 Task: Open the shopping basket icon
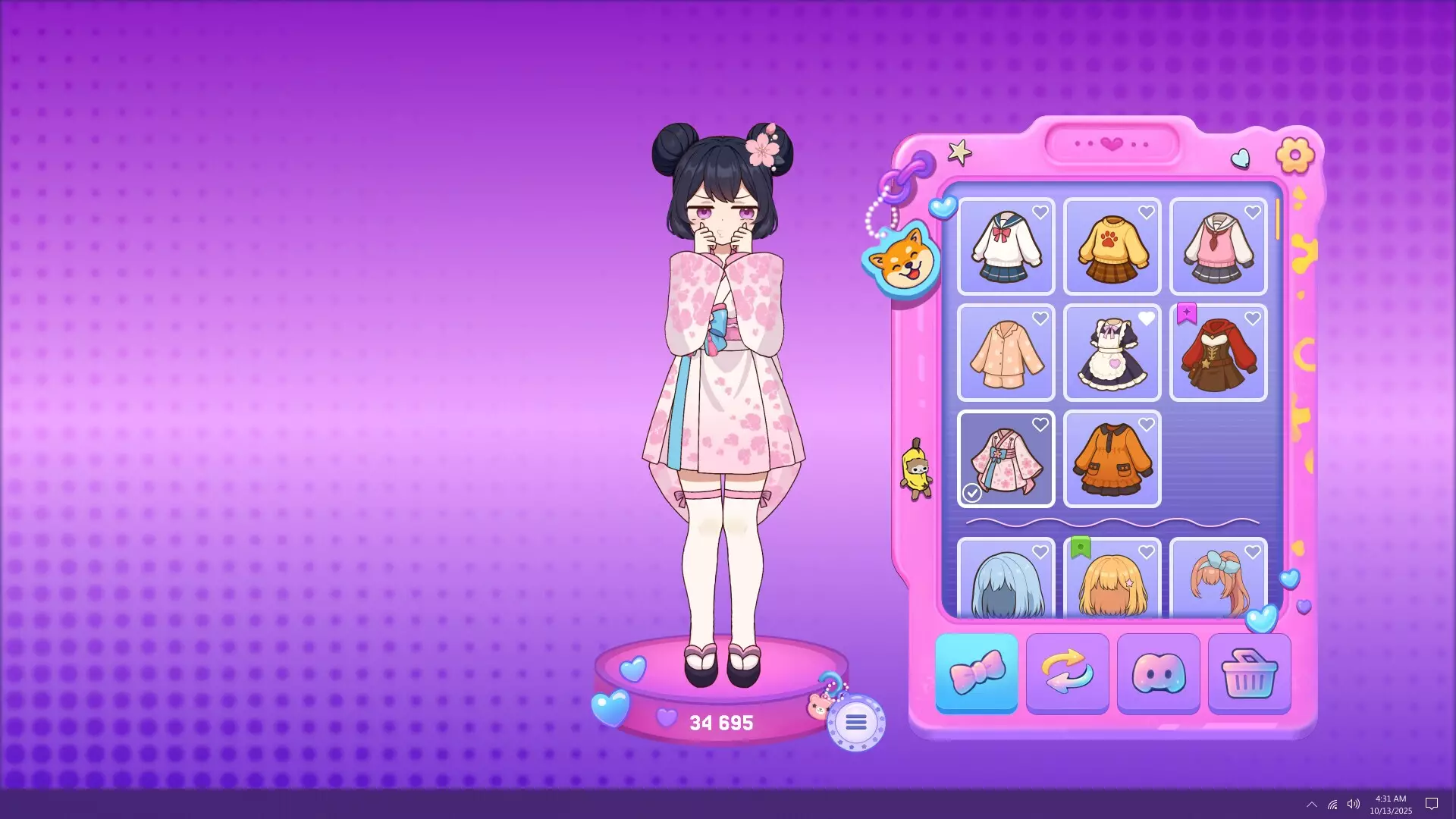1249,673
